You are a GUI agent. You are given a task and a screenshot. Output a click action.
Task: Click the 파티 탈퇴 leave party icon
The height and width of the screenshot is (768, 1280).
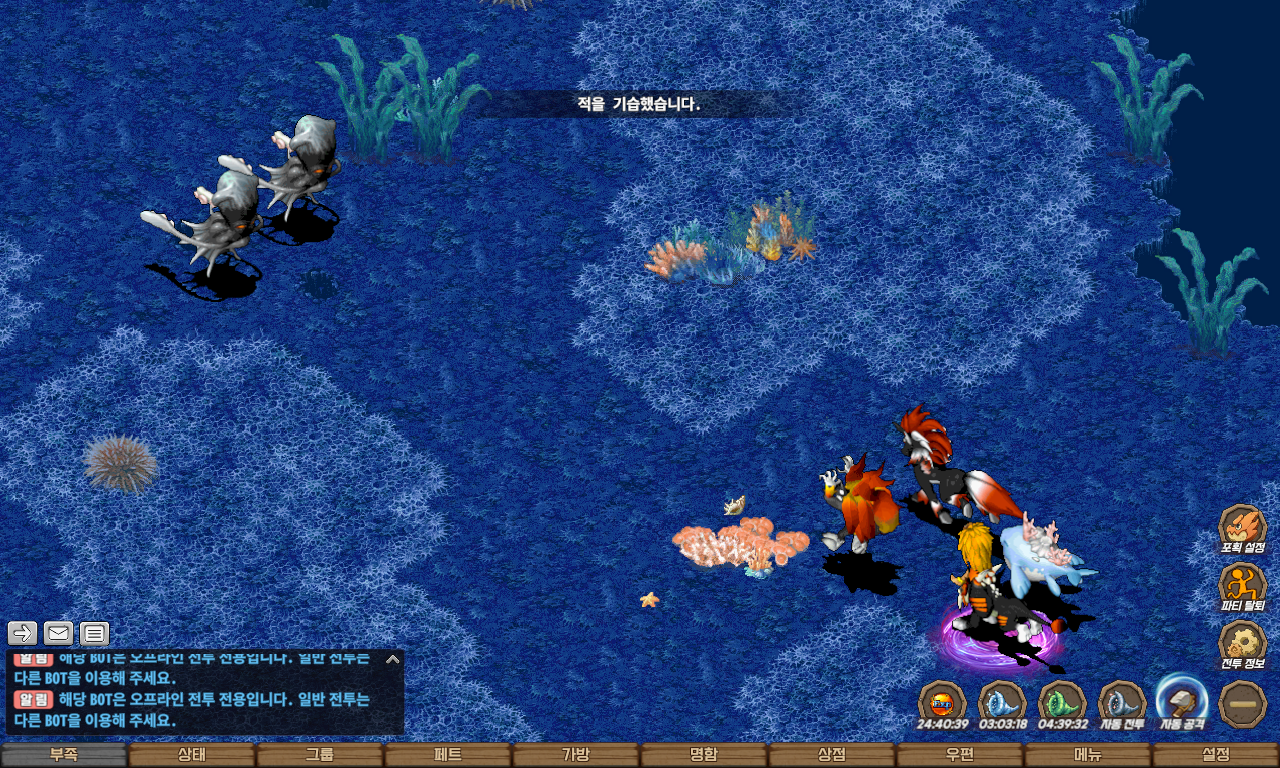[x=1242, y=585]
